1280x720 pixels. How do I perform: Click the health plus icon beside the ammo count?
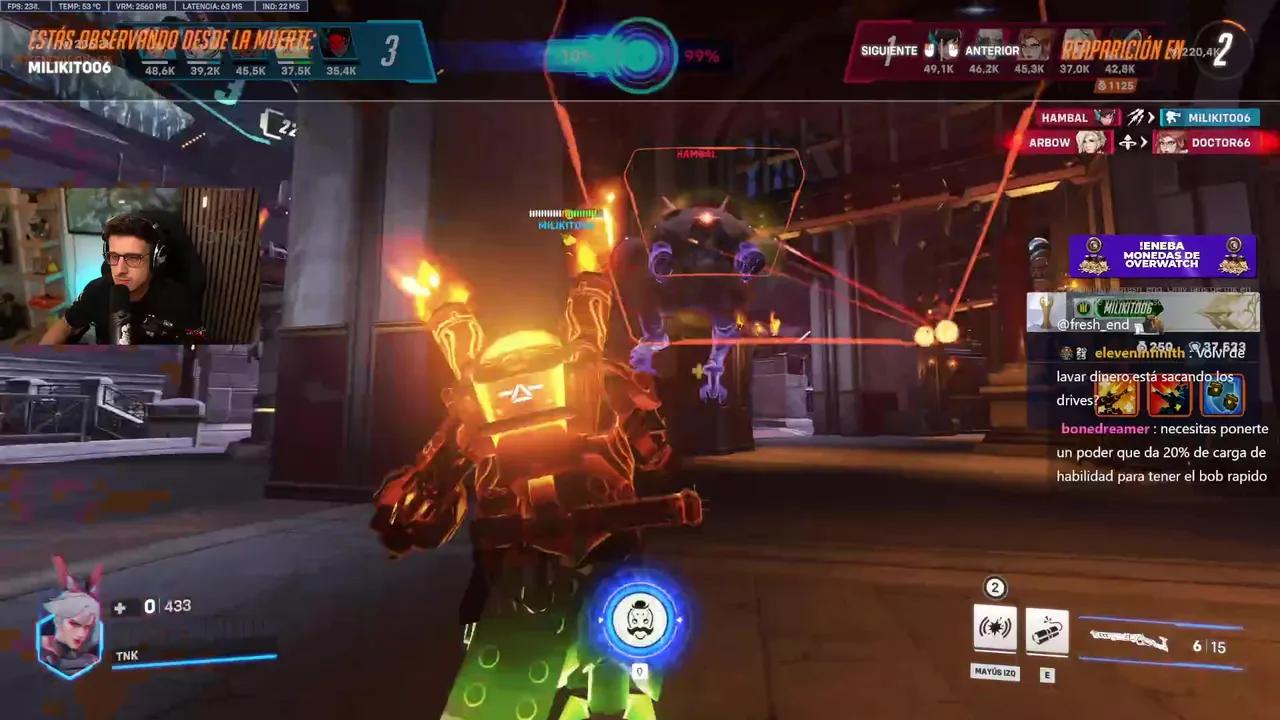pos(119,607)
